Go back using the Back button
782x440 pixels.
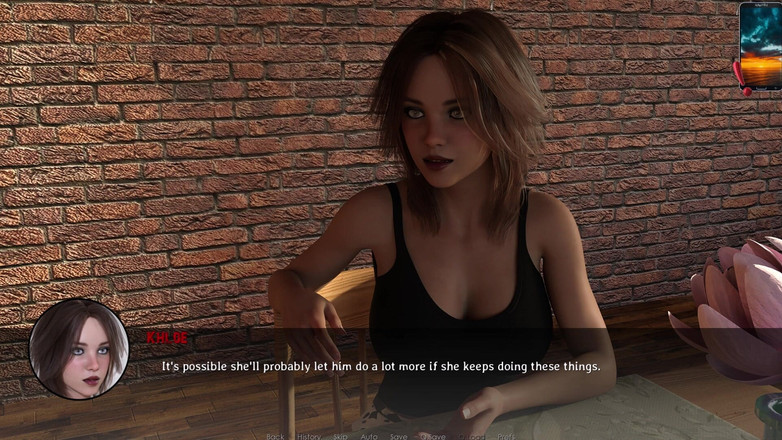(x=275, y=436)
